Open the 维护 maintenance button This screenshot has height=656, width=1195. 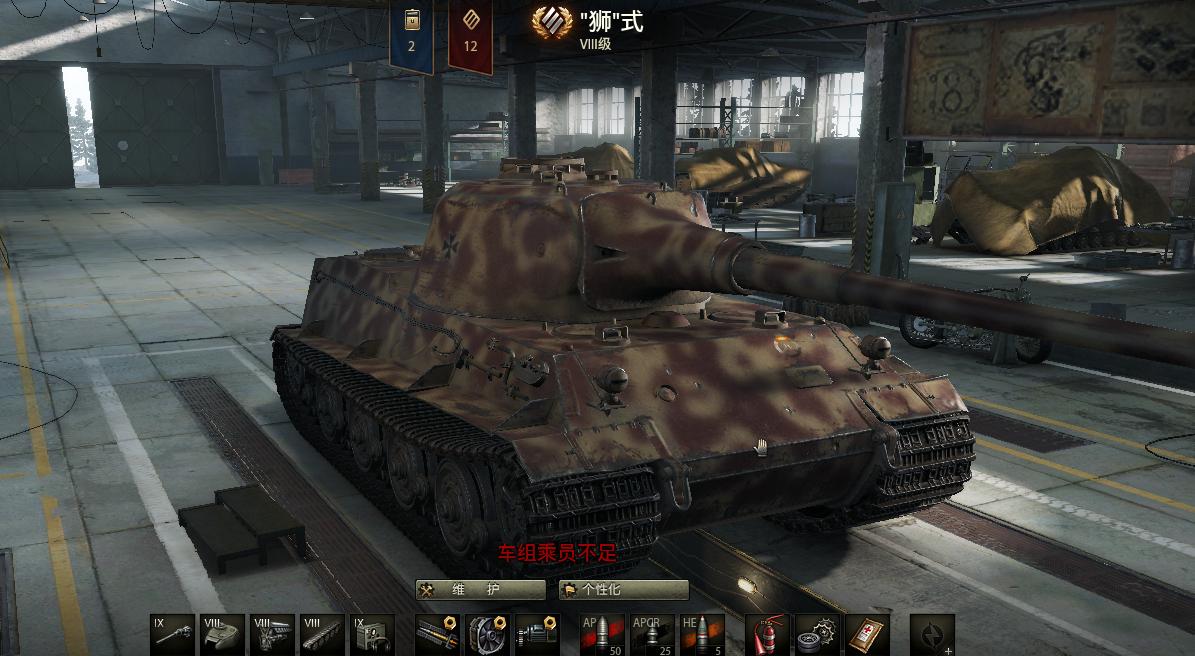pyautogui.click(x=480, y=590)
